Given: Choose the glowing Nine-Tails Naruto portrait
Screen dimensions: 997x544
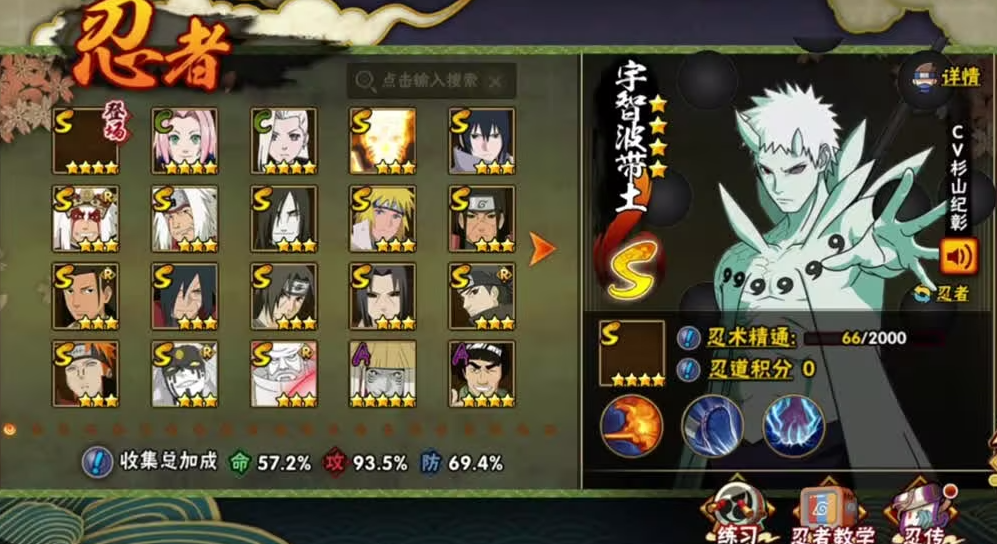Looking at the screenshot, I should click(x=382, y=141).
